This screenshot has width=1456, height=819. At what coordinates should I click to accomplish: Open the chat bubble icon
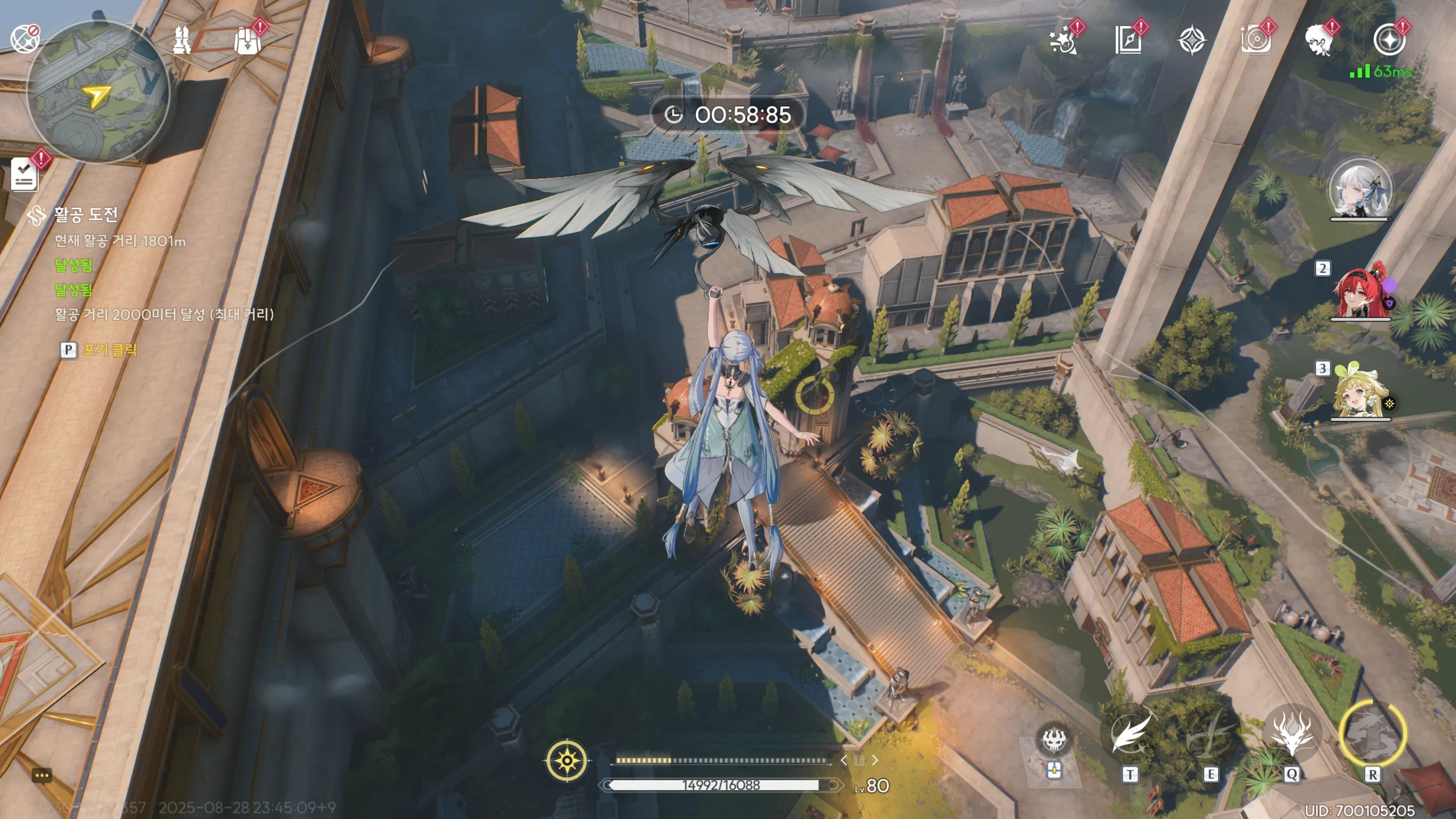[x=42, y=775]
